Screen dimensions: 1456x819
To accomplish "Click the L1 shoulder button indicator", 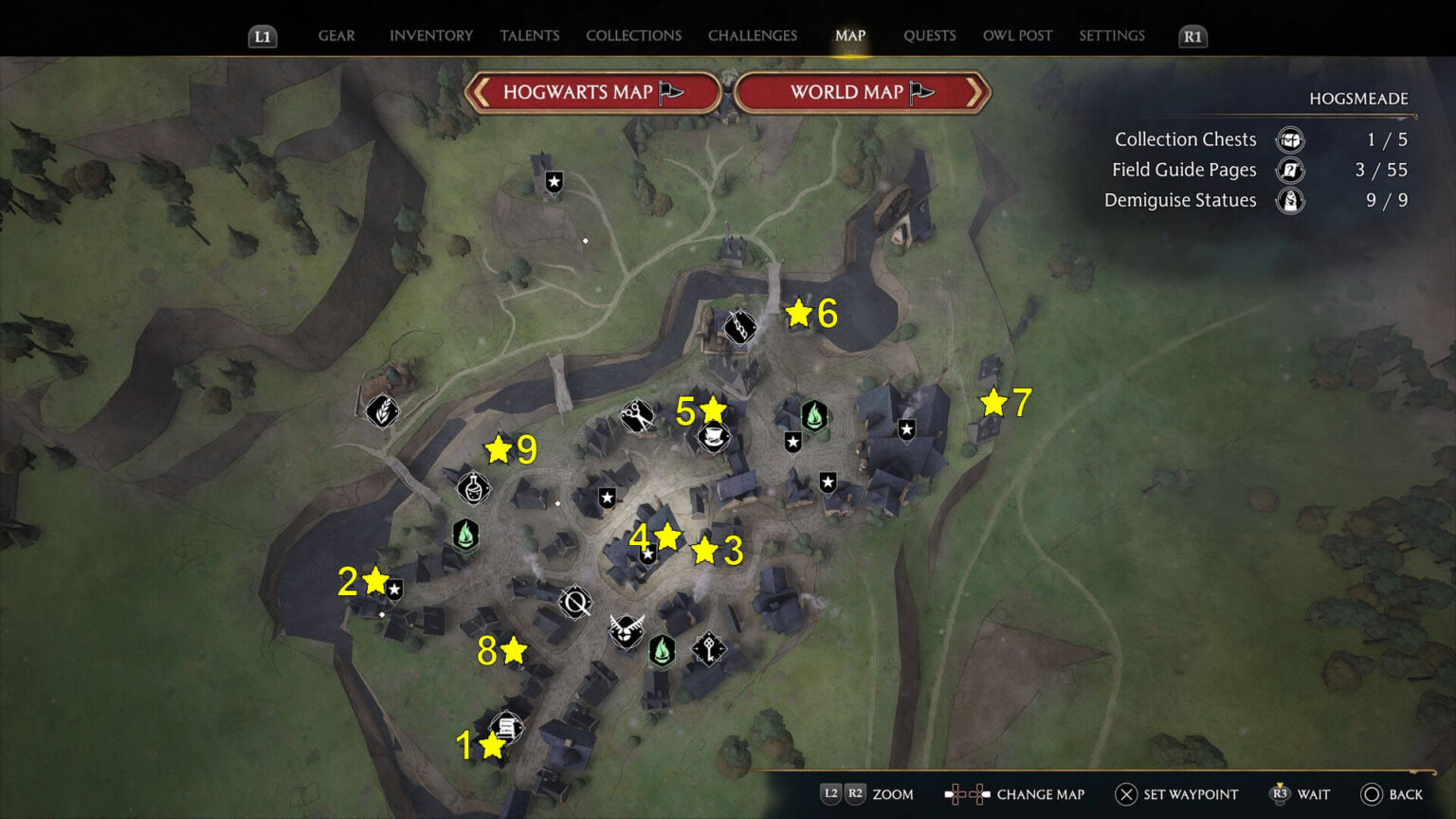I will [x=262, y=36].
